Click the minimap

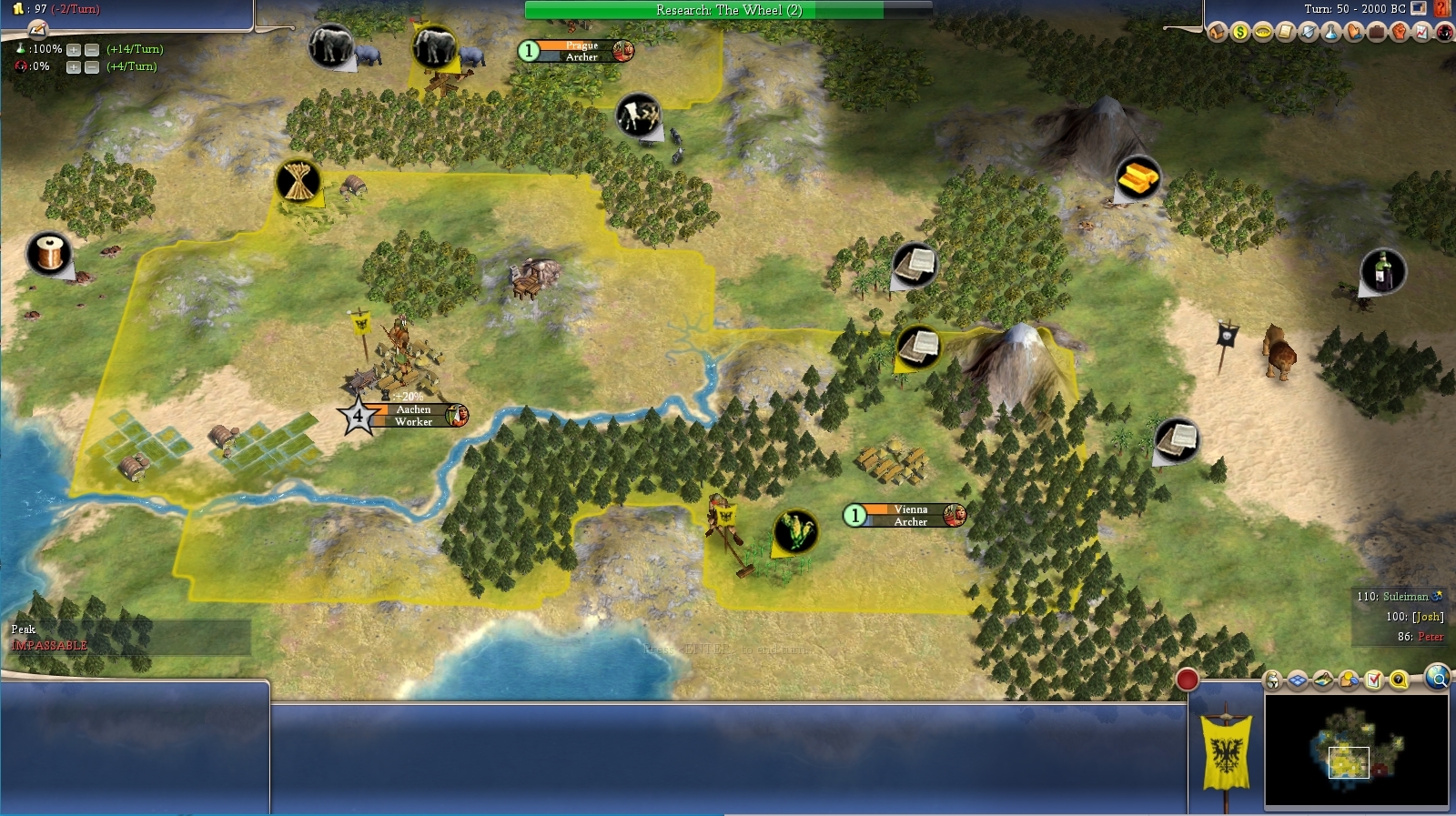click(x=1356, y=749)
